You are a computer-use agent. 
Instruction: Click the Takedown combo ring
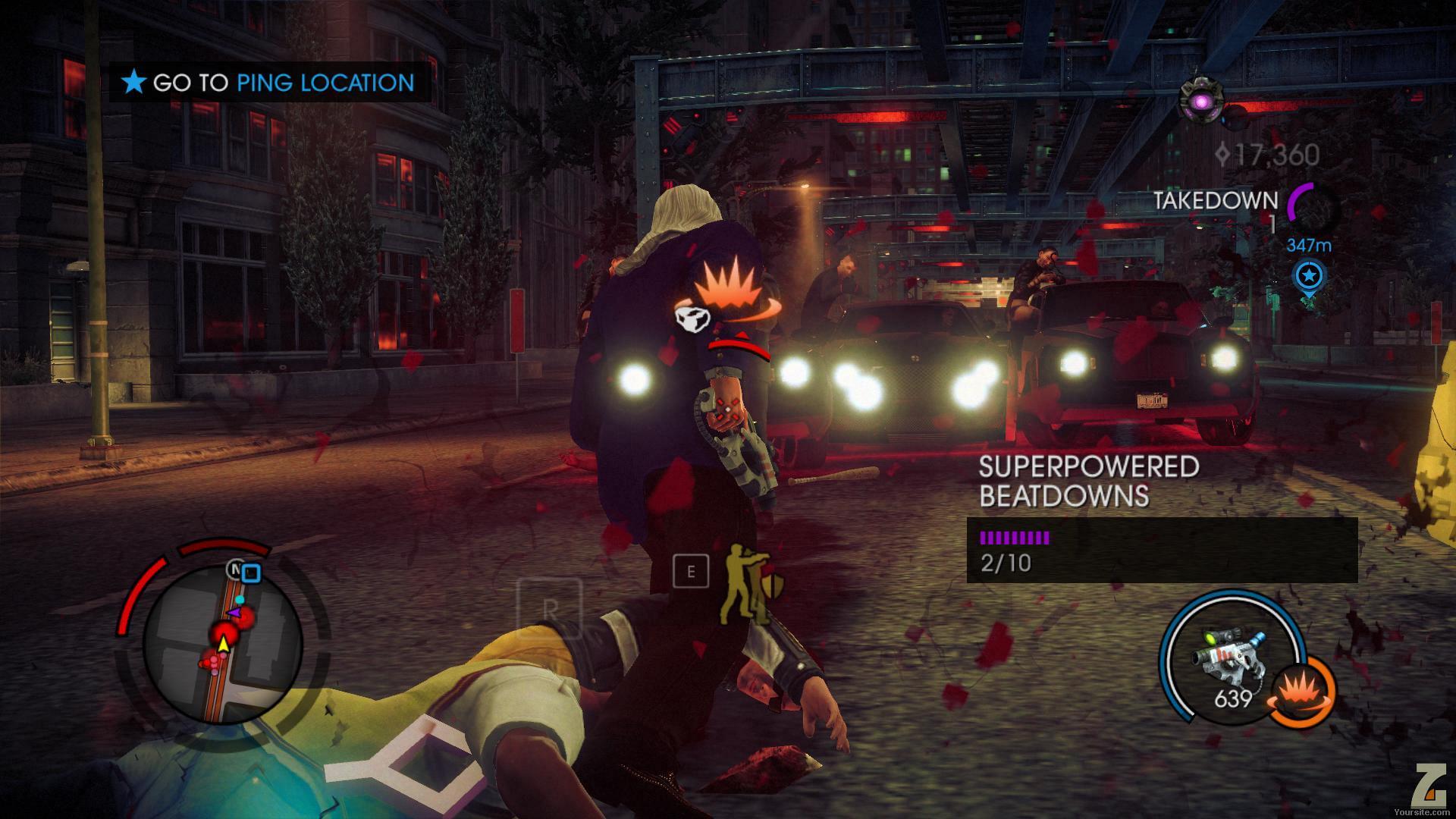[x=1312, y=205]
